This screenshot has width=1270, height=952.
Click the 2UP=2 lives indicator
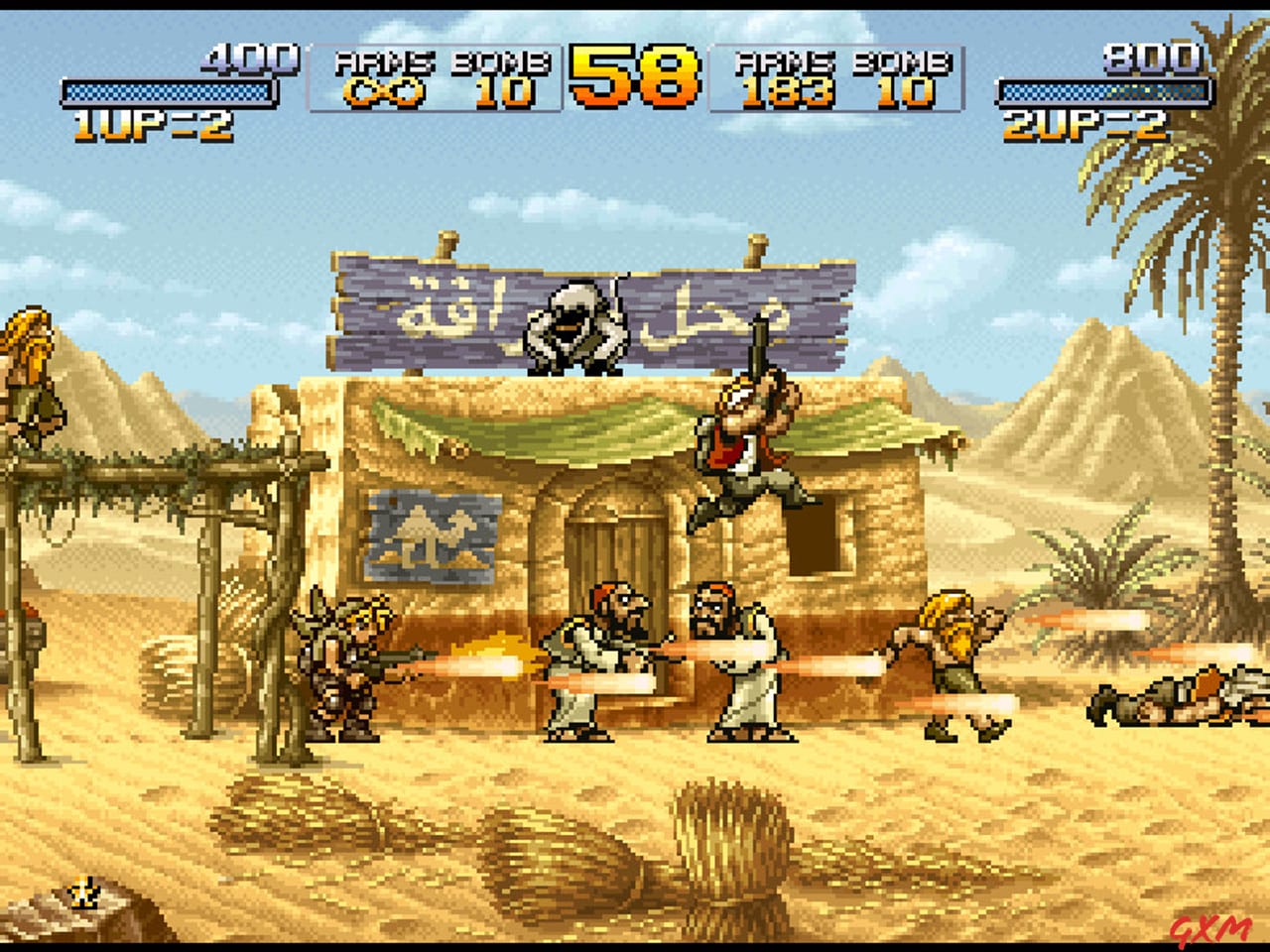click(1081, 123)
